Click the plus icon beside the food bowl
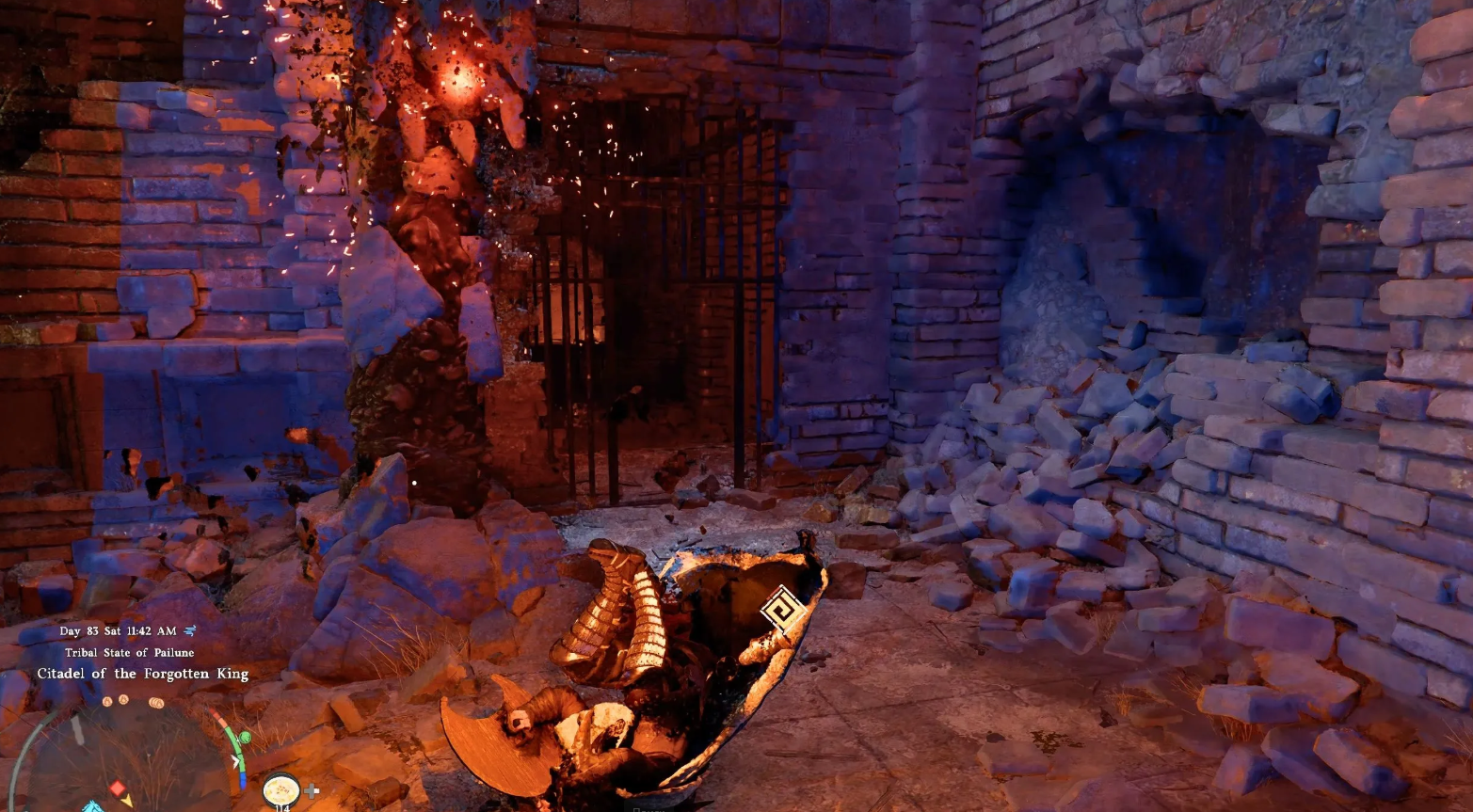This screenshot has width=1473, height=812. [312, 791]
